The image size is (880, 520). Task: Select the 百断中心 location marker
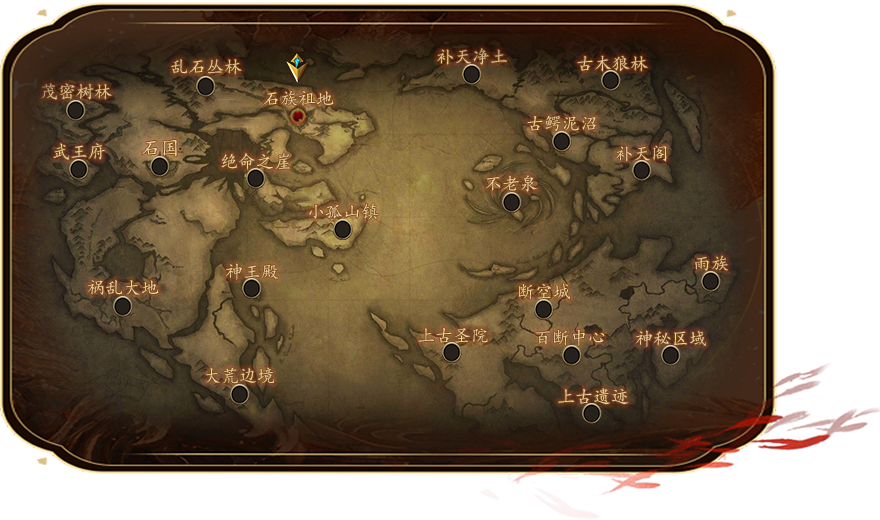pyautogui.click(x=572, y=355)
